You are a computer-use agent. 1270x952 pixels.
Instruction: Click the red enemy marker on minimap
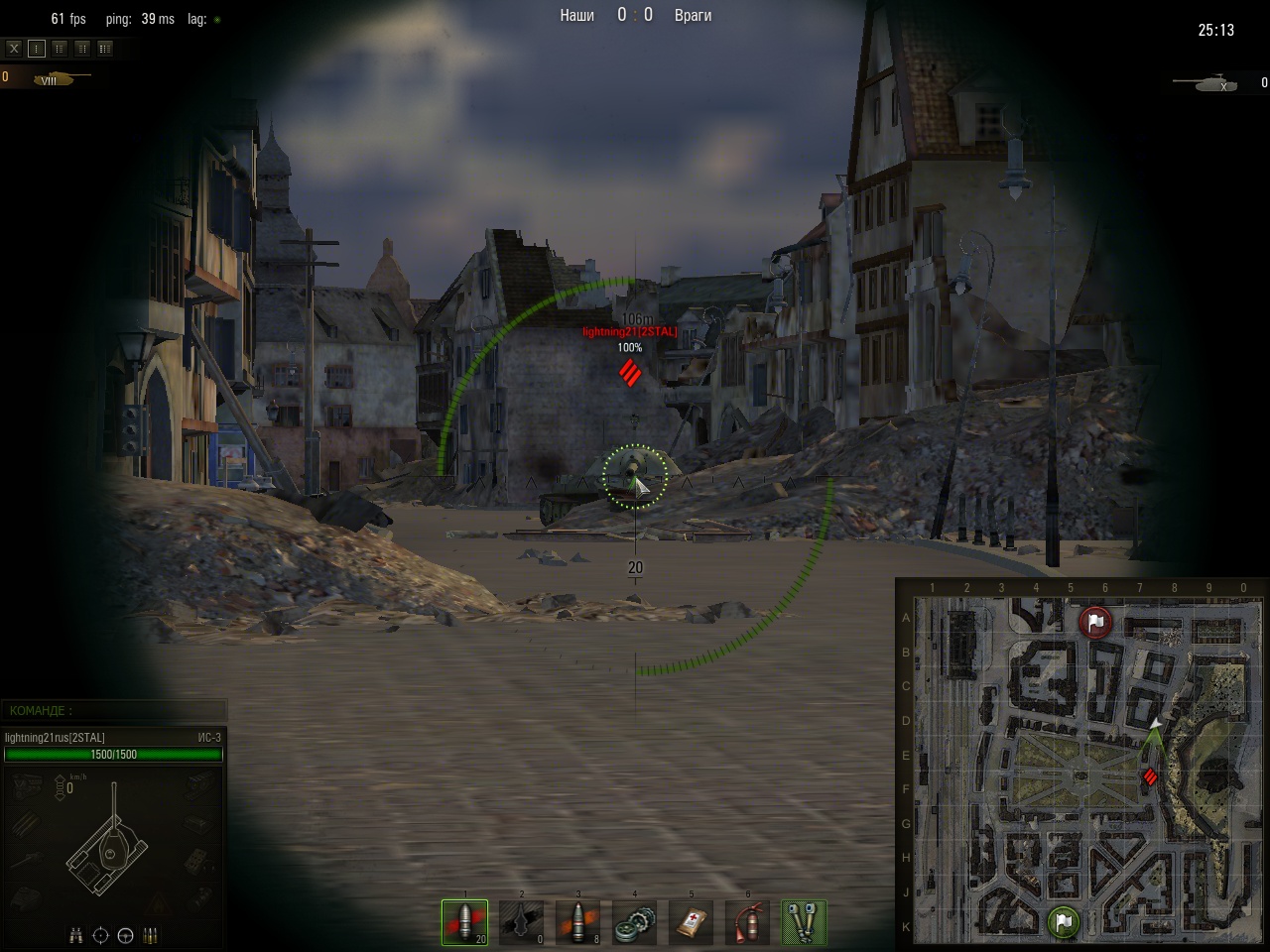(1150, 776)
